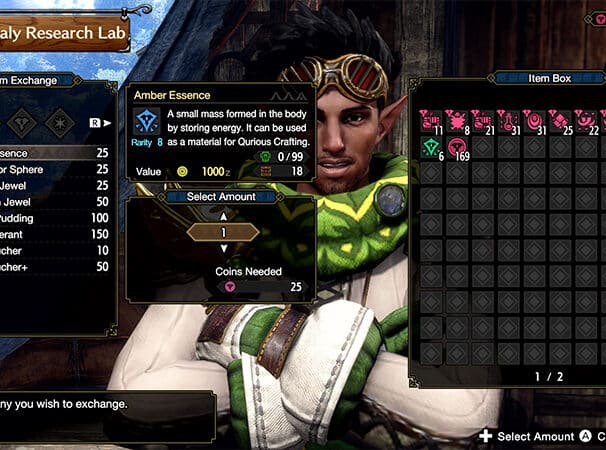Select the pink coin stack of 169
This screenshot has height=450, width=606.
458,148
